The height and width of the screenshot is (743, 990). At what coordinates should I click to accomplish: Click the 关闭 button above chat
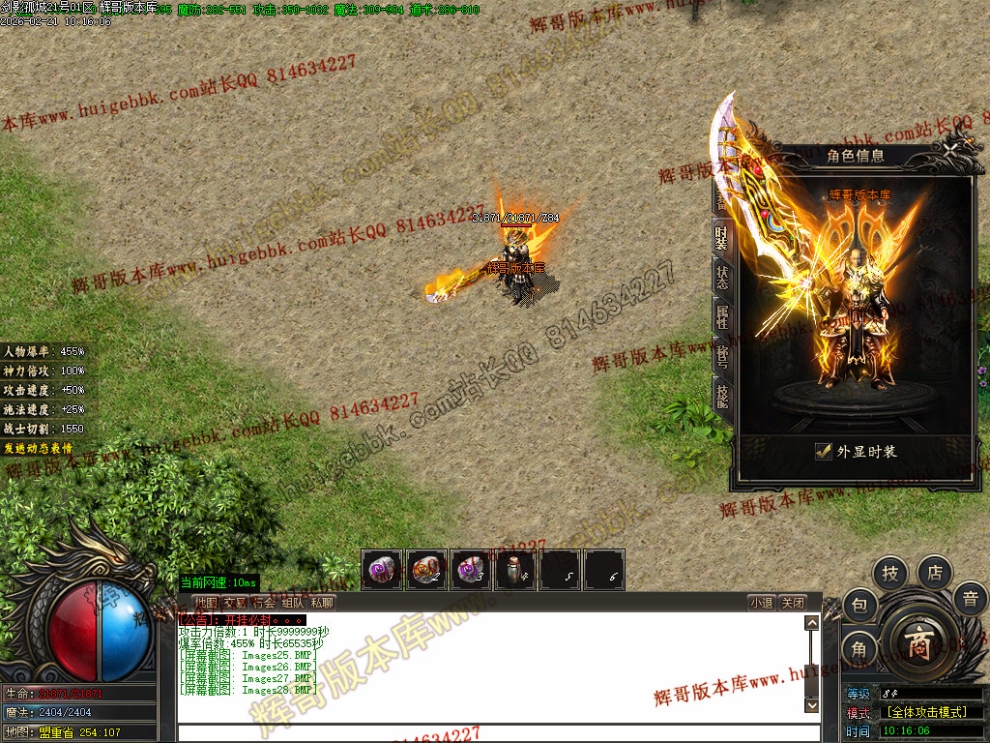click(x=792, y=603)
